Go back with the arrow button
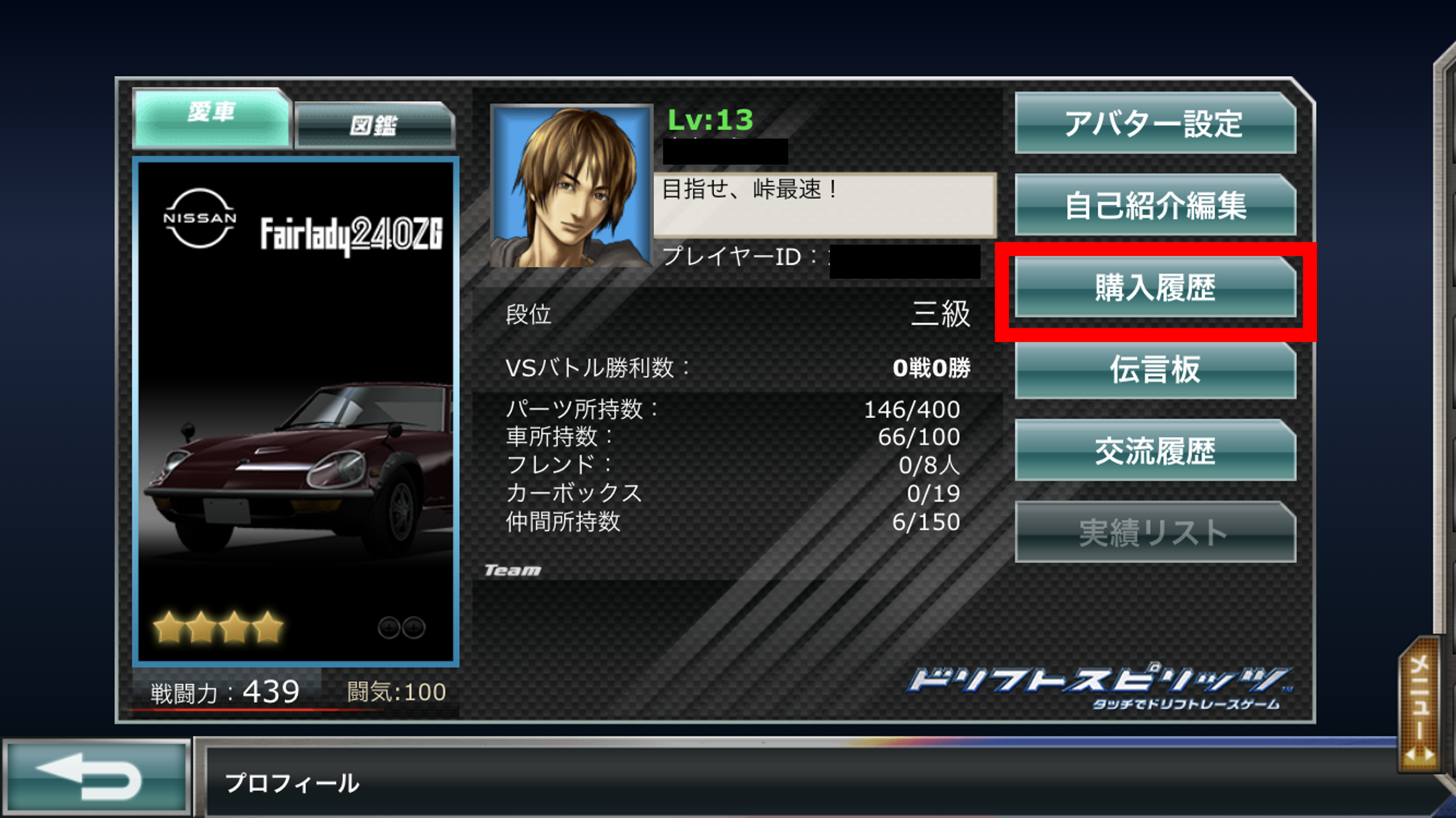 coord(96,777)
